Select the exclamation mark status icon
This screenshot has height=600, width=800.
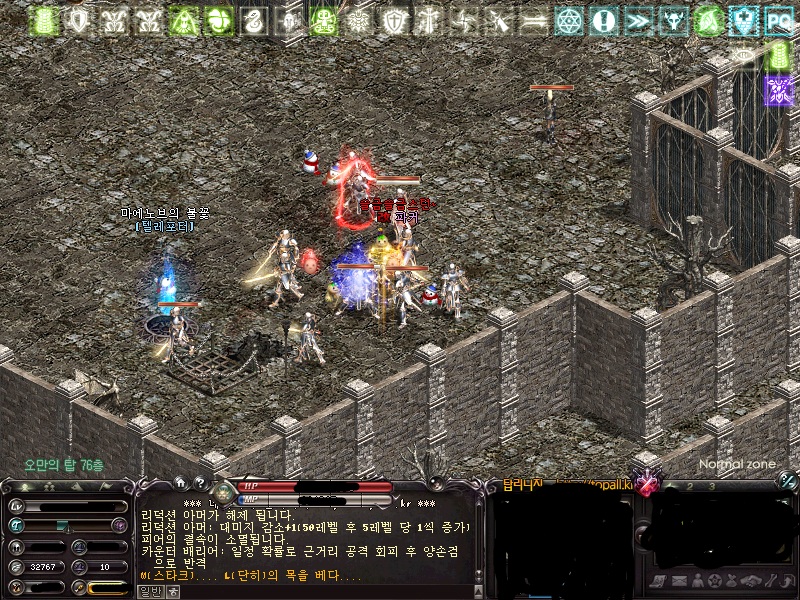603,20
